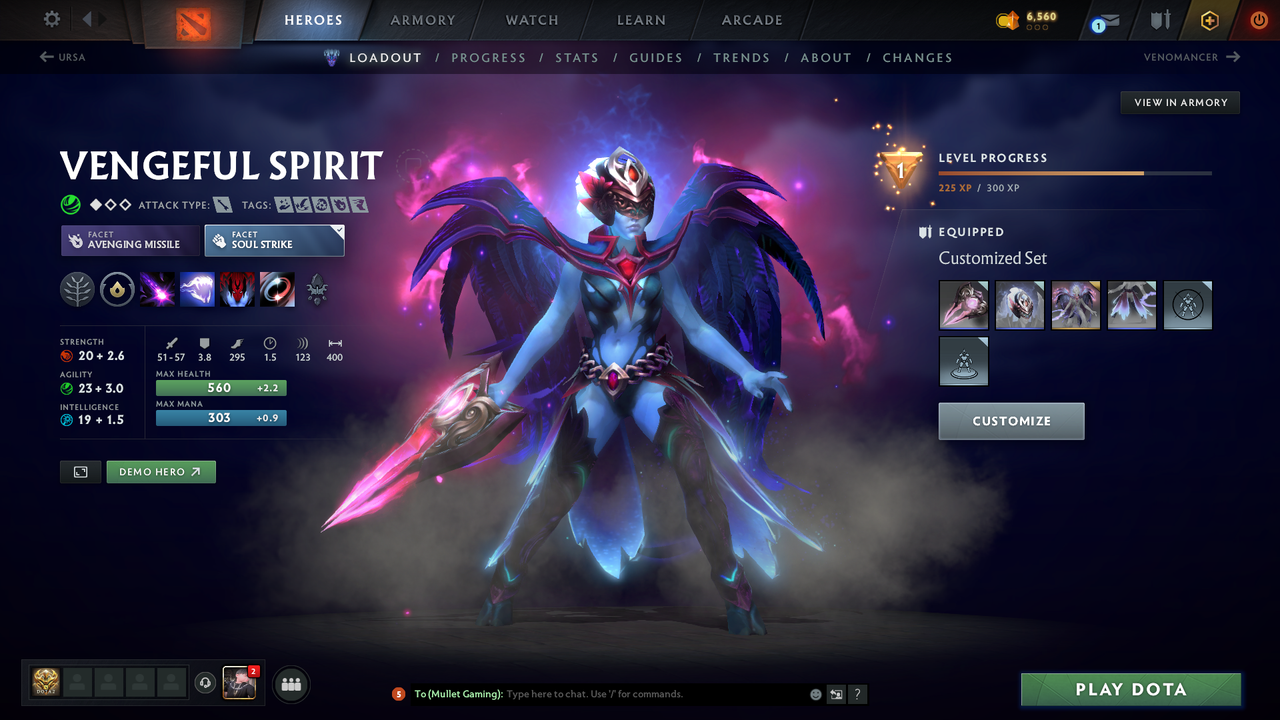1280x720 pixels.
Task: Open Dota Plus via the gold plus icon
Action: 1209,20
